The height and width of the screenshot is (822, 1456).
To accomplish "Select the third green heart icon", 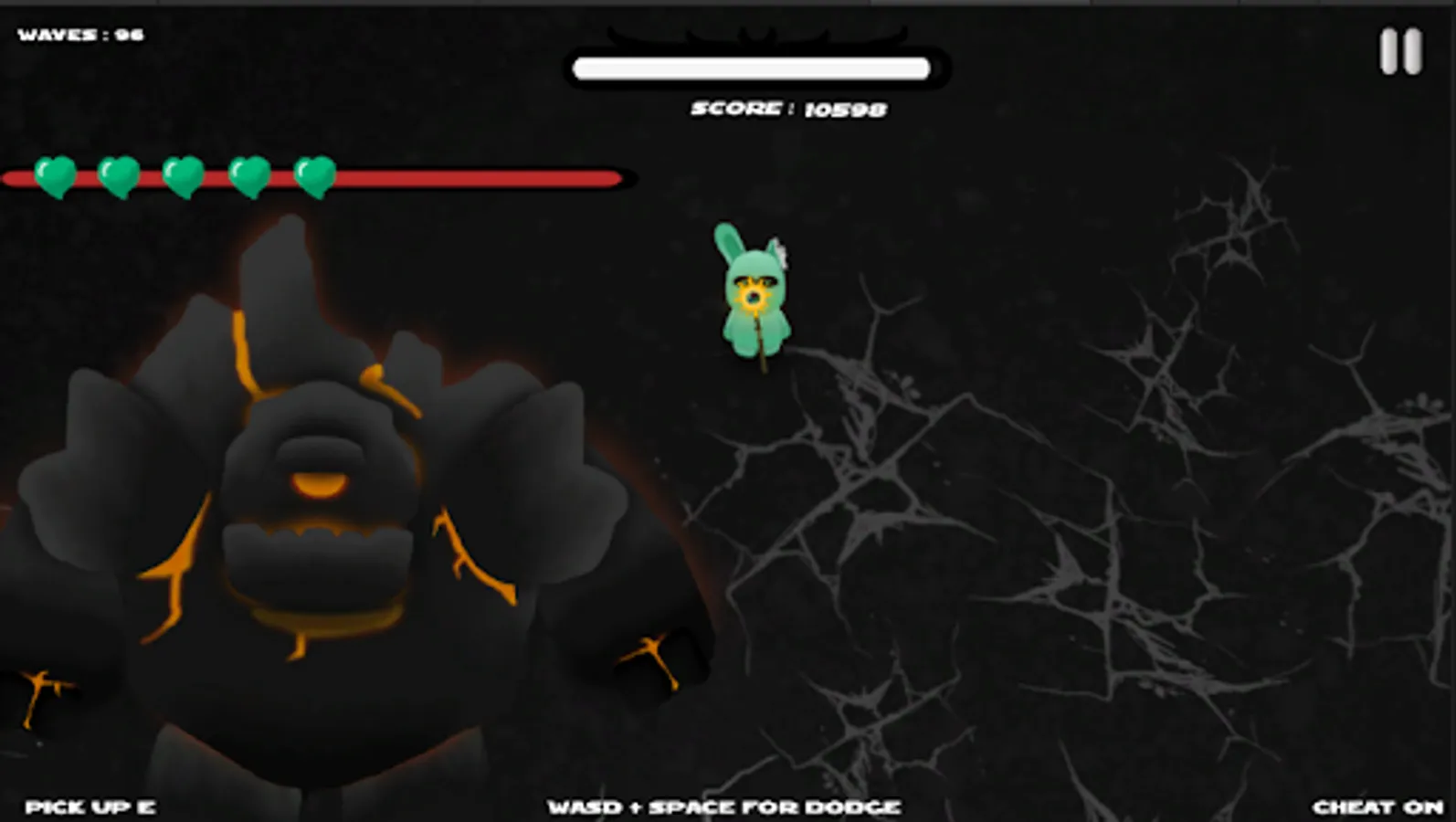I will click(x=182, y=175).
